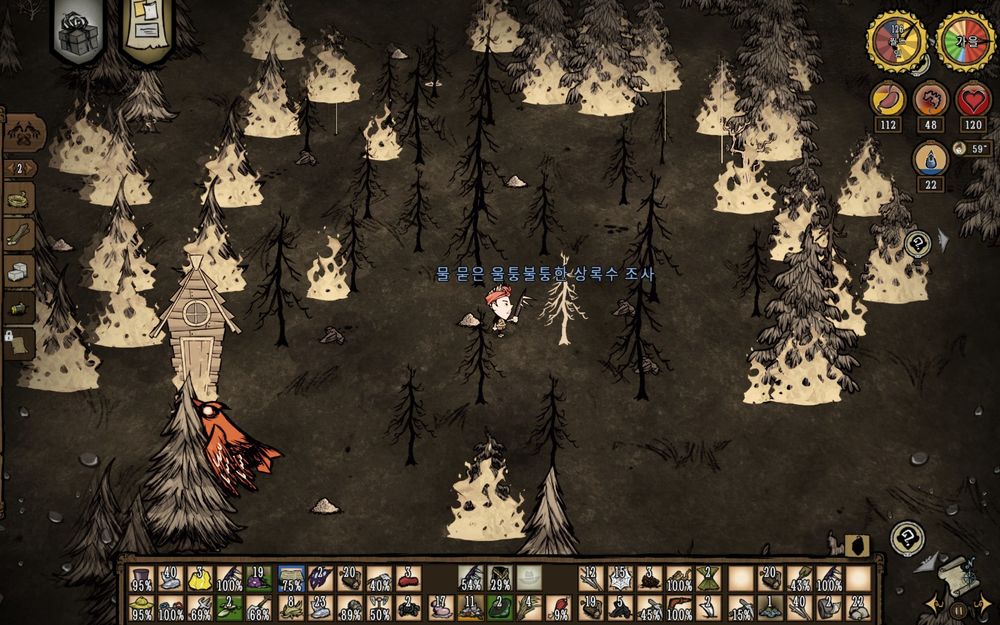Select the rocks stack of 22
The width and height of the screenshot is (1000, 625).
click(858, 608)
